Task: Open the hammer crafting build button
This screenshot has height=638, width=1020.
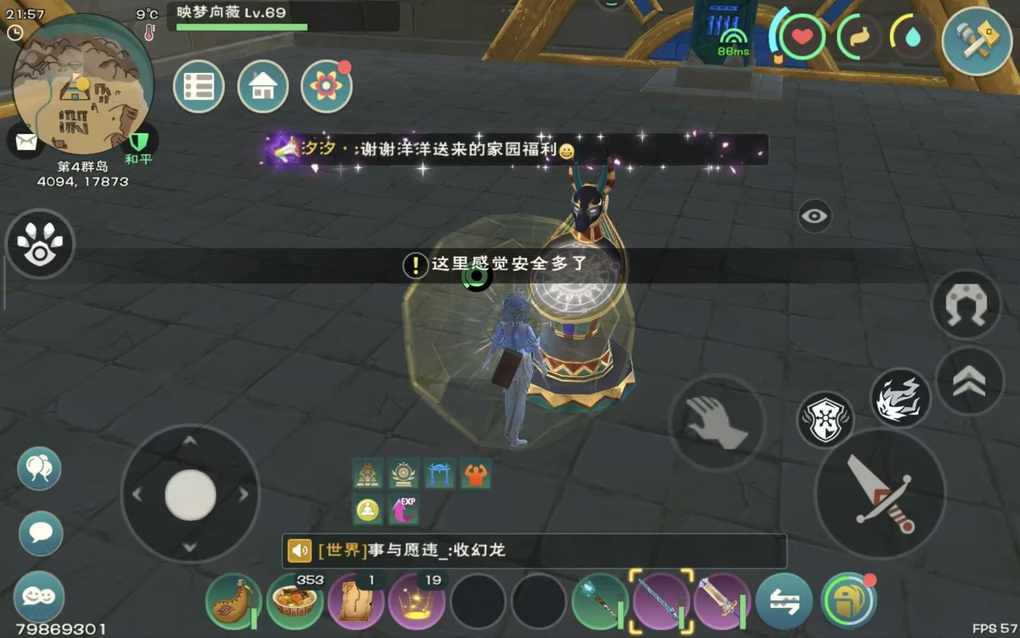Action: pyautogui.click(x=977, y=41)
